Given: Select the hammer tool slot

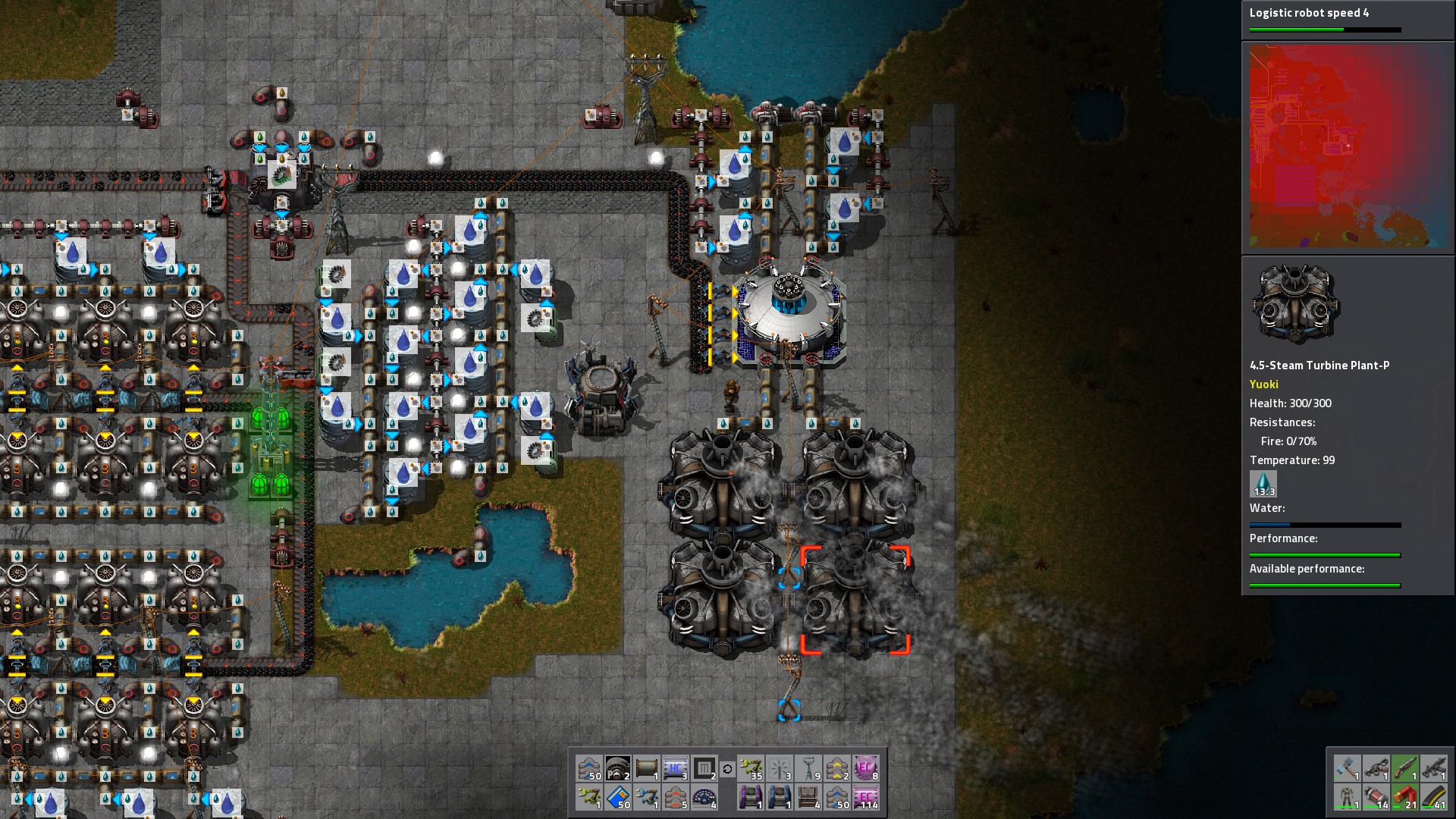Looking at the screenshot, I should [x=1348, y=768].
